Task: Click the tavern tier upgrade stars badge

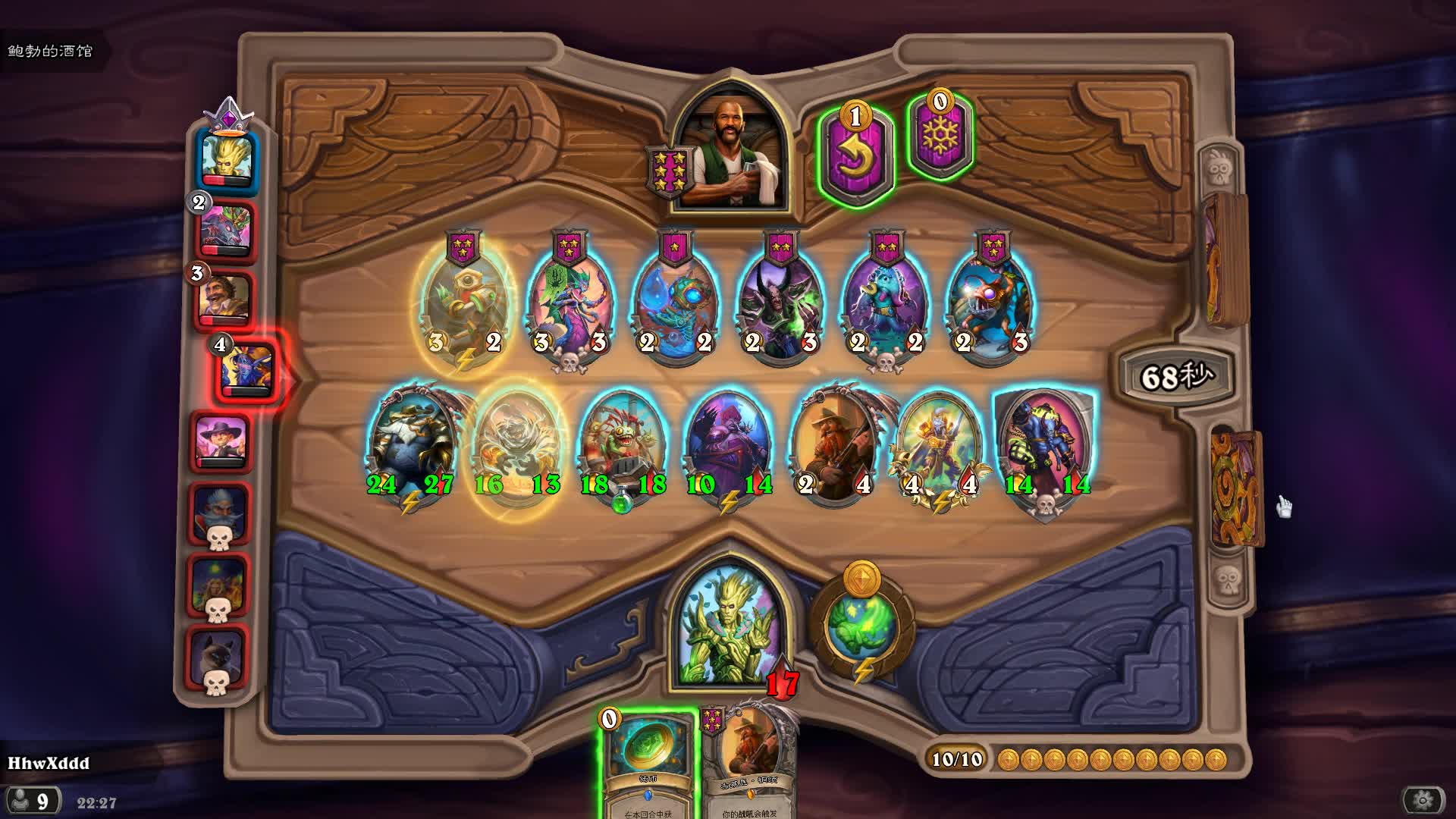Action: [670, 171]
